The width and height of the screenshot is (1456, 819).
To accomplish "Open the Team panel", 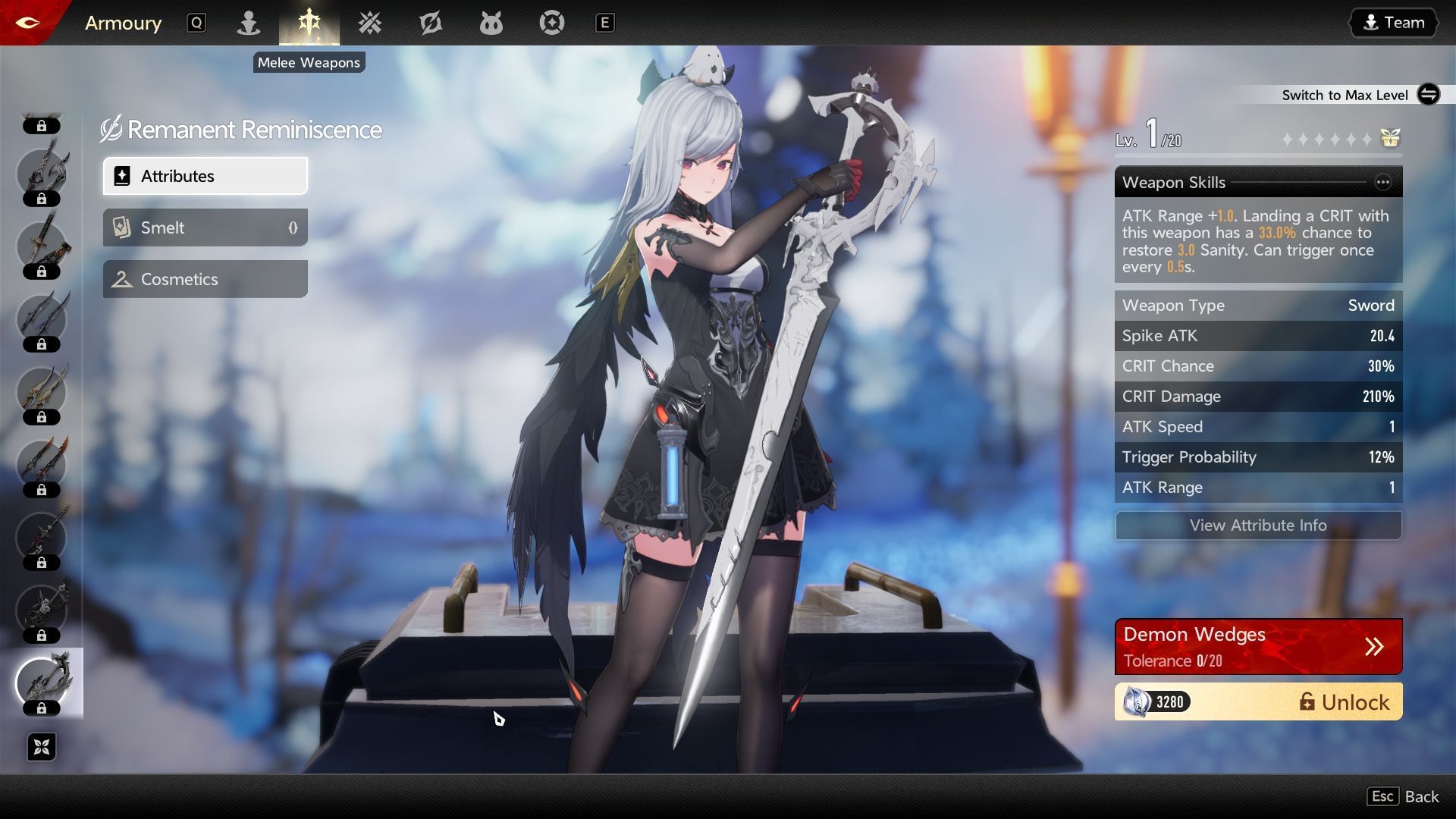I will click(x=1392, y=22).
